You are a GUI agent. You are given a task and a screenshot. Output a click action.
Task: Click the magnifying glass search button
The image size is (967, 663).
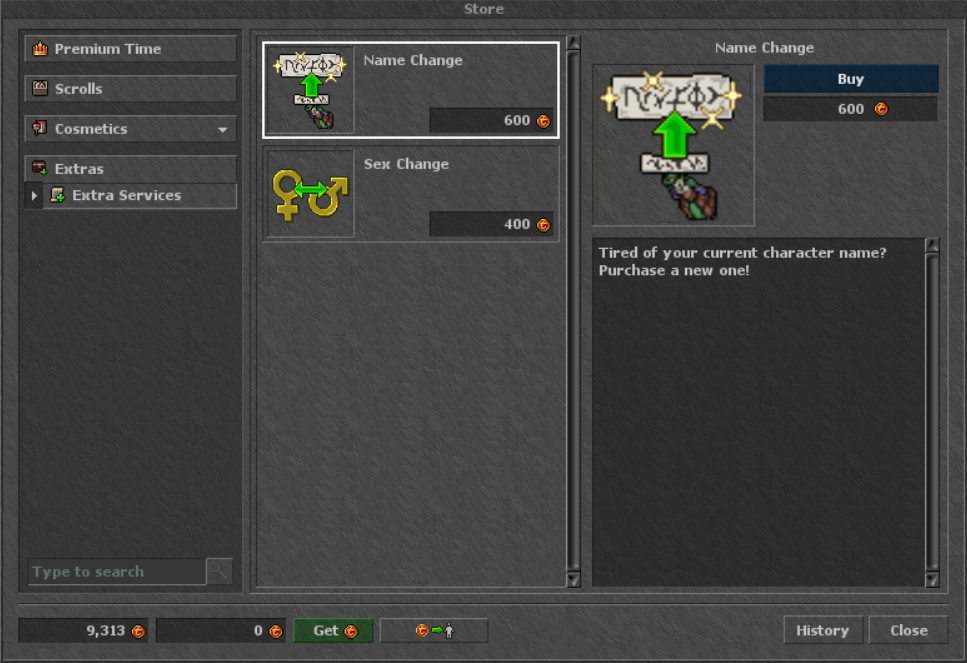point(219,572)
